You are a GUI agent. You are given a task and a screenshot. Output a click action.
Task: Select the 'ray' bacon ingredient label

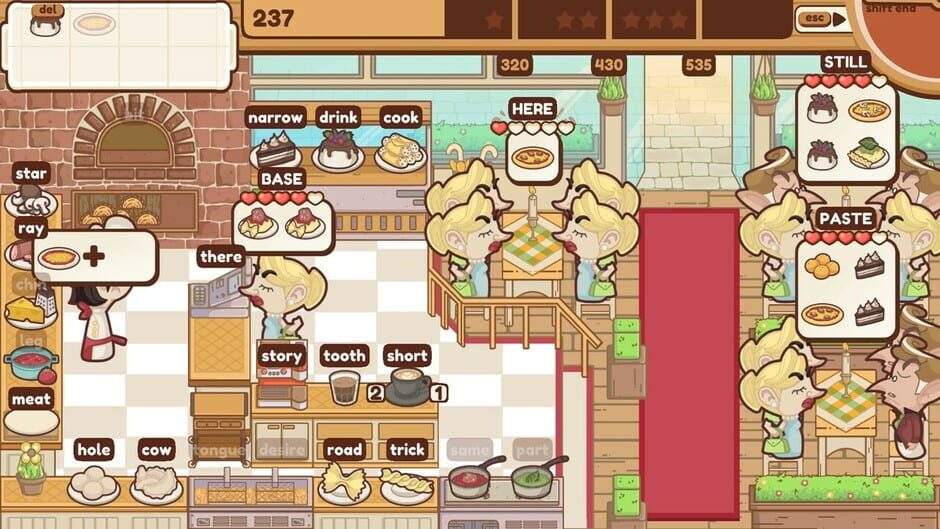click(x=31, y=228)
